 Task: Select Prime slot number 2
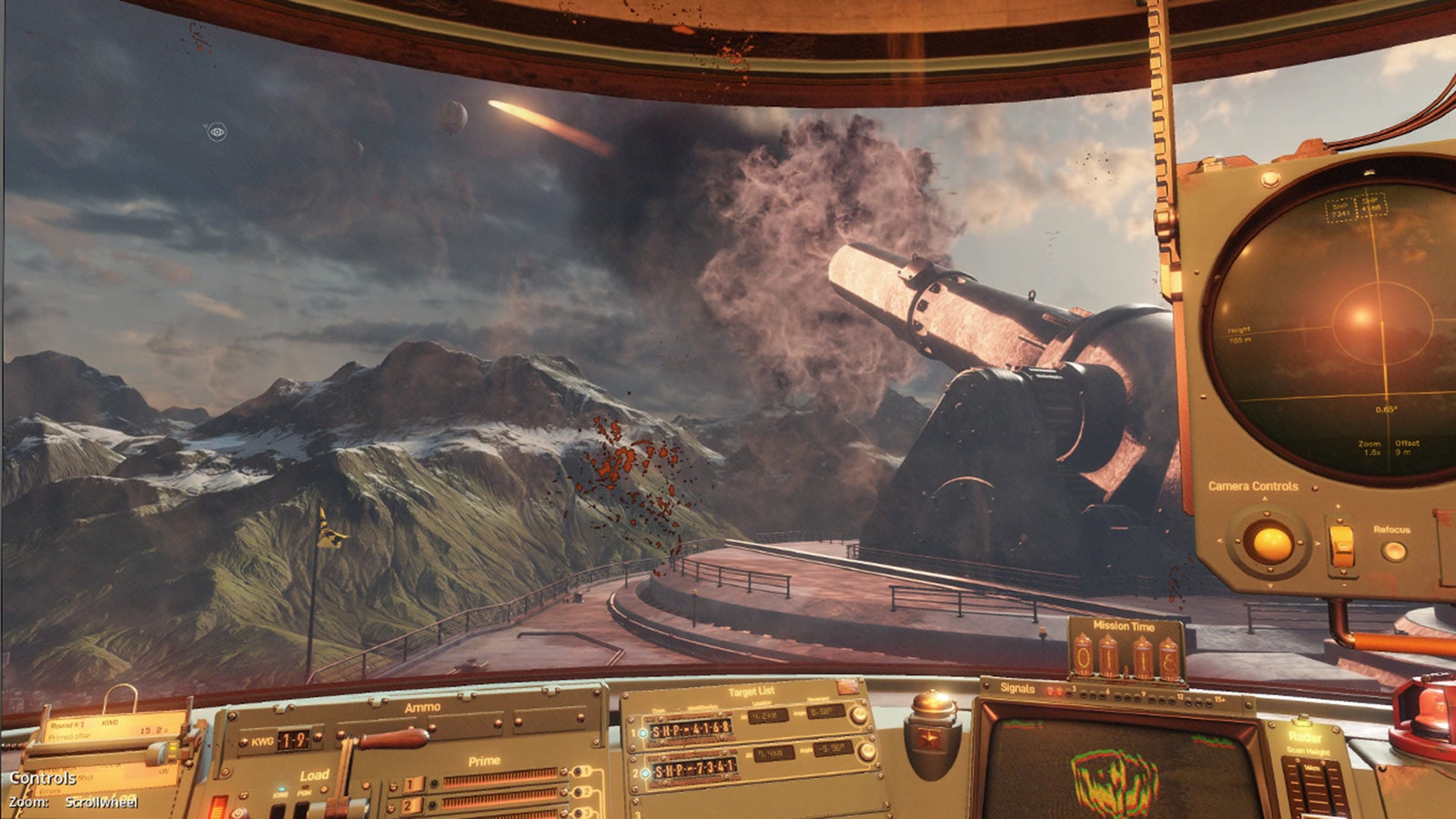pos(412,805)
